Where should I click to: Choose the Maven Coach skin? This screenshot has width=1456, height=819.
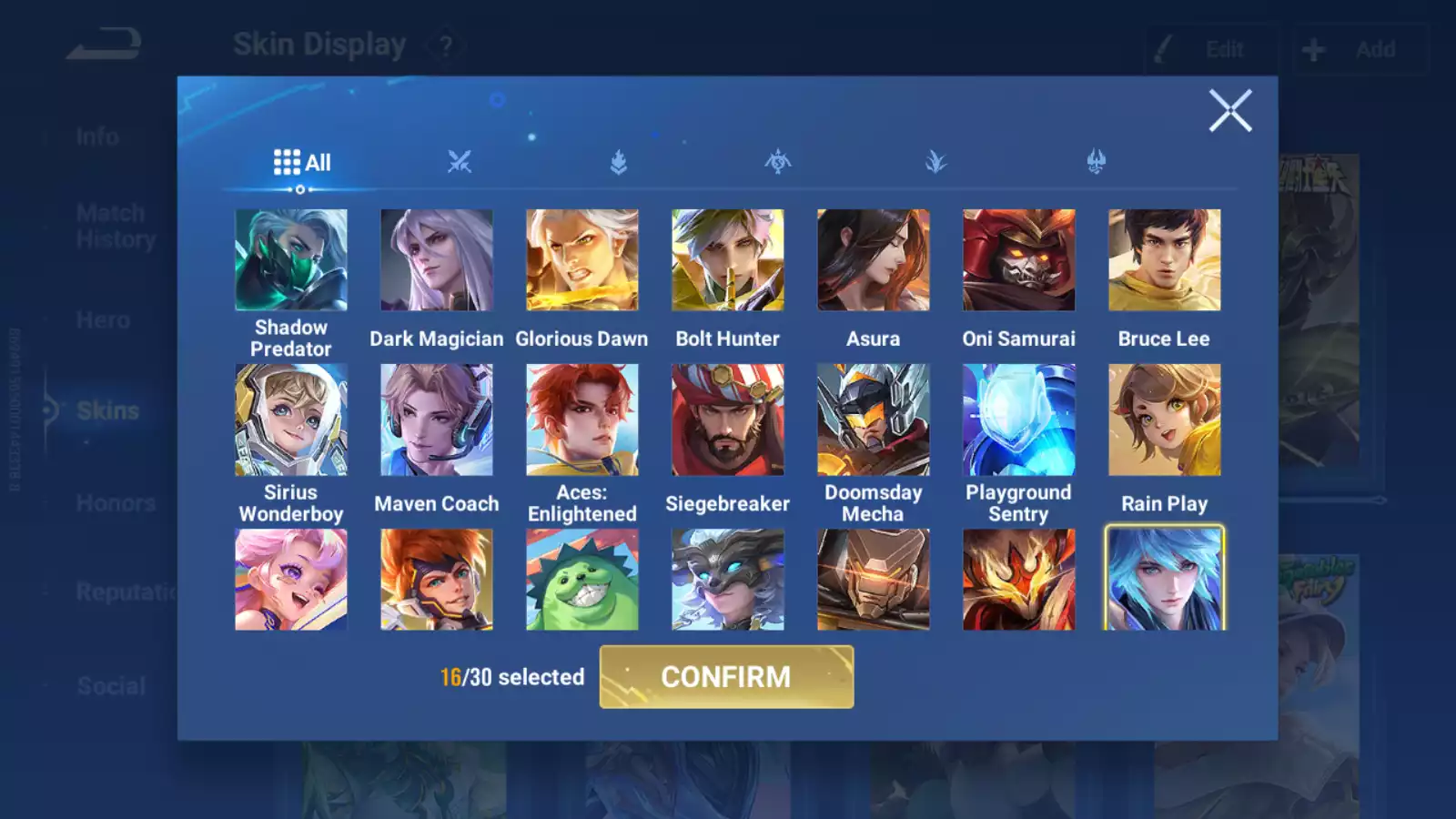[x=437, y=420]
